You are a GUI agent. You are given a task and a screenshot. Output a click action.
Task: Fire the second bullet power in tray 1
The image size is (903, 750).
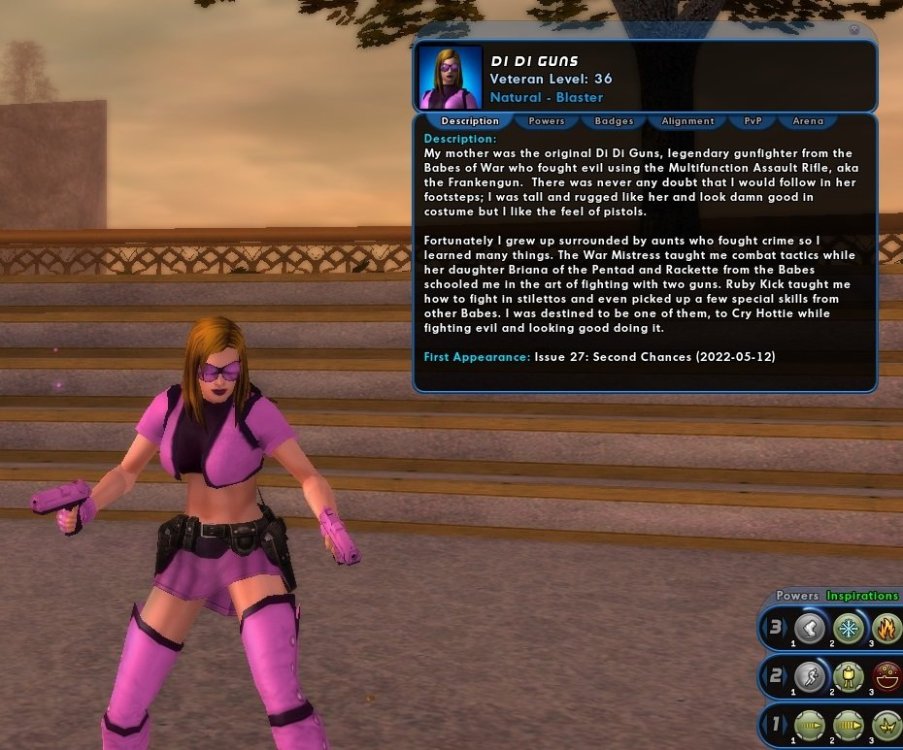tap(849, 725)
